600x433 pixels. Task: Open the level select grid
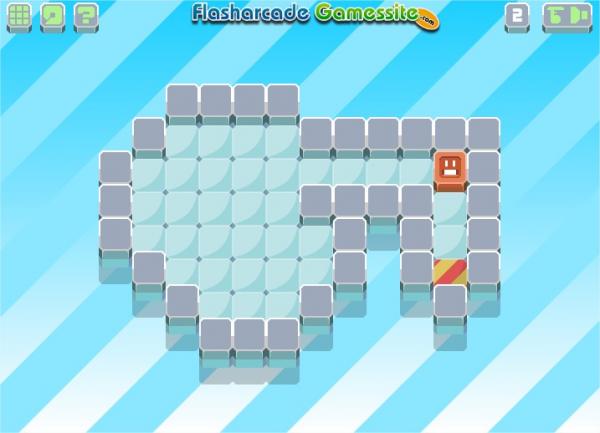(20, 16)
